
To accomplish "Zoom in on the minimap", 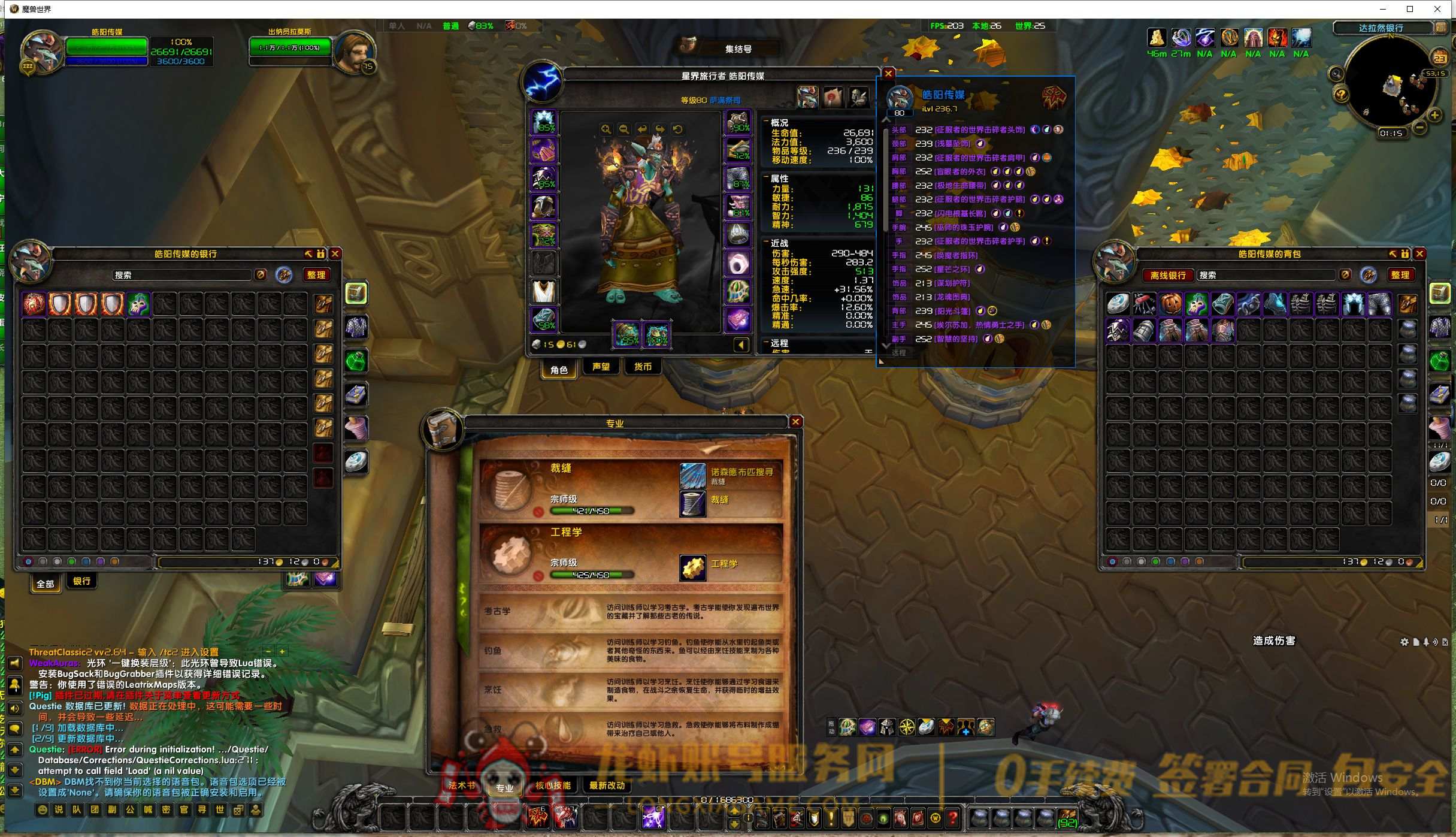I will click(1435, 114).
